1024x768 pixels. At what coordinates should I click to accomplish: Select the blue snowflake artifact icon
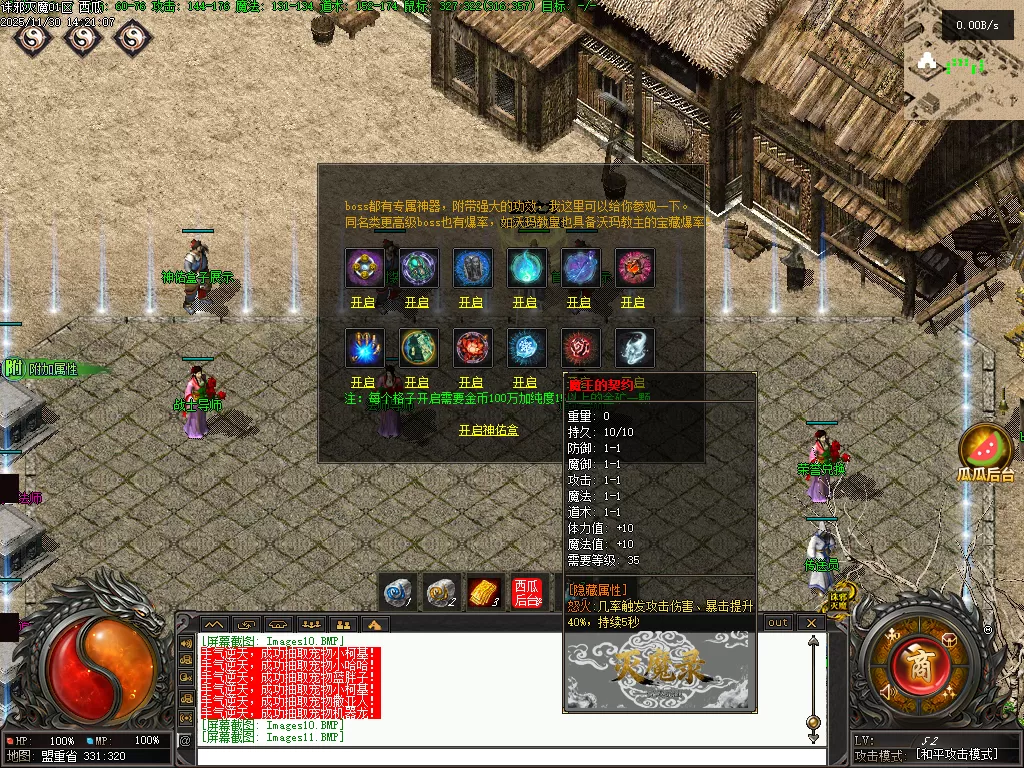tap(525, 348)
